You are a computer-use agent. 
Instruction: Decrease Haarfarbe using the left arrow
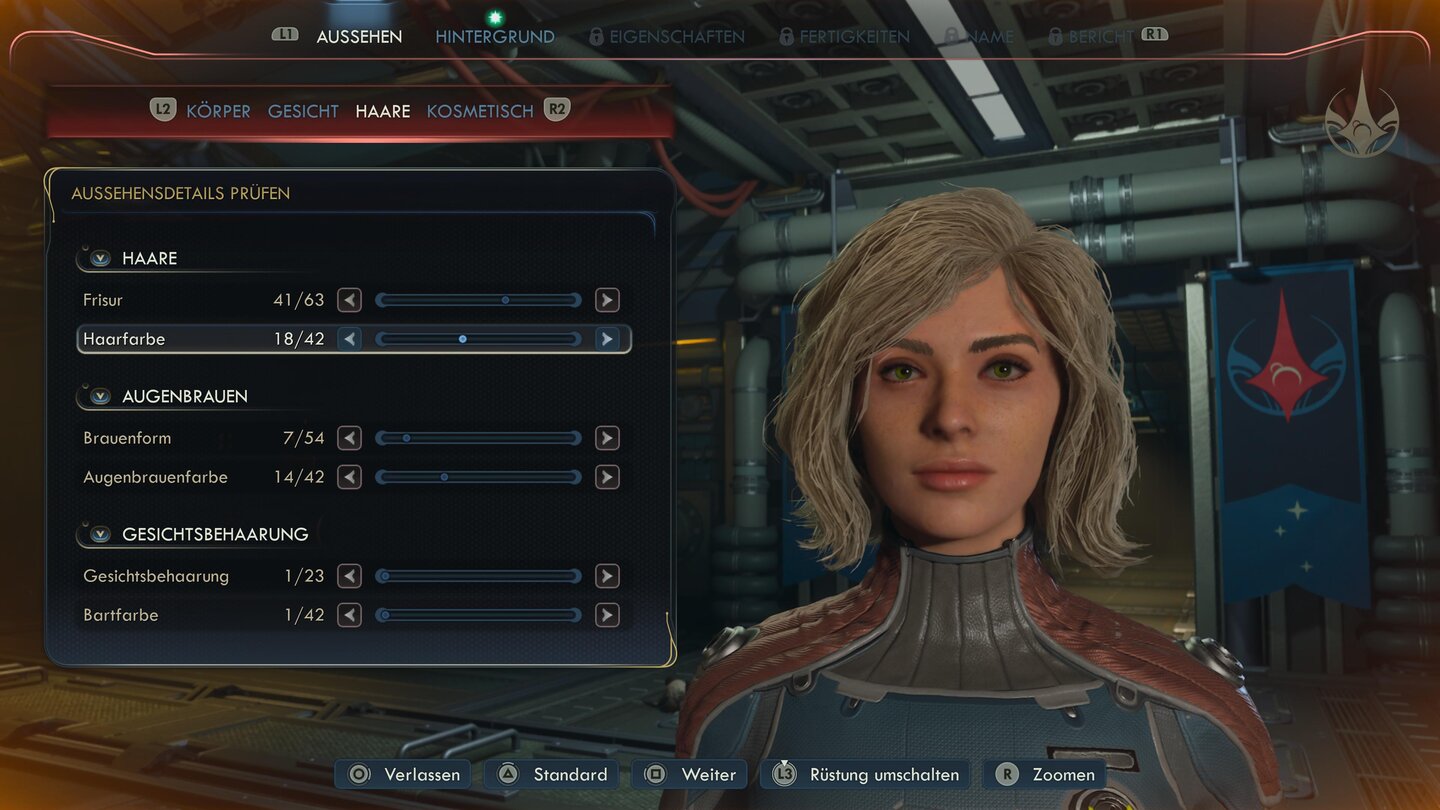[349, 339]
